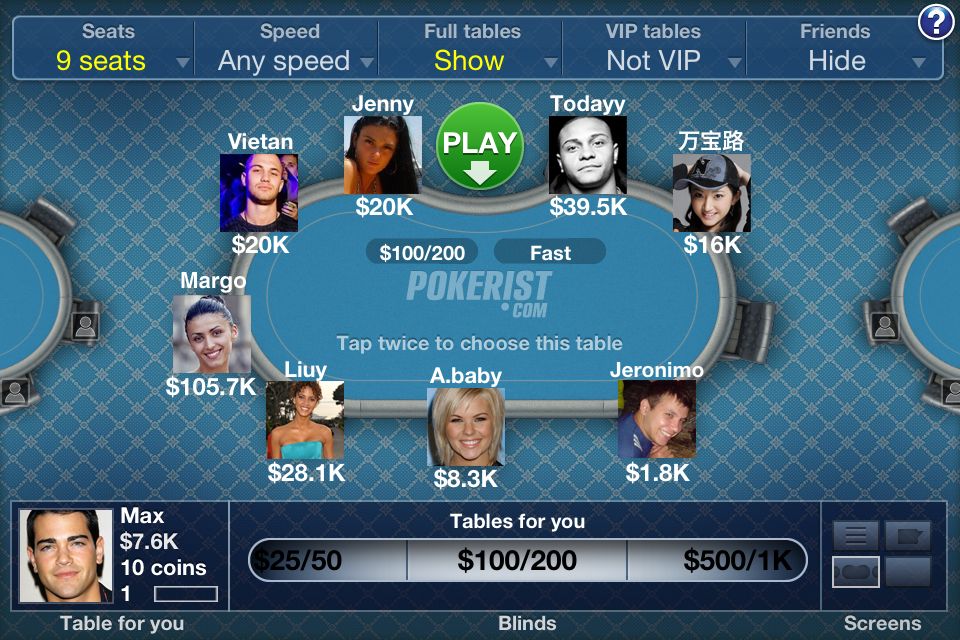Open help with the question mark
The image size is (960, 640).
point(937,22)
